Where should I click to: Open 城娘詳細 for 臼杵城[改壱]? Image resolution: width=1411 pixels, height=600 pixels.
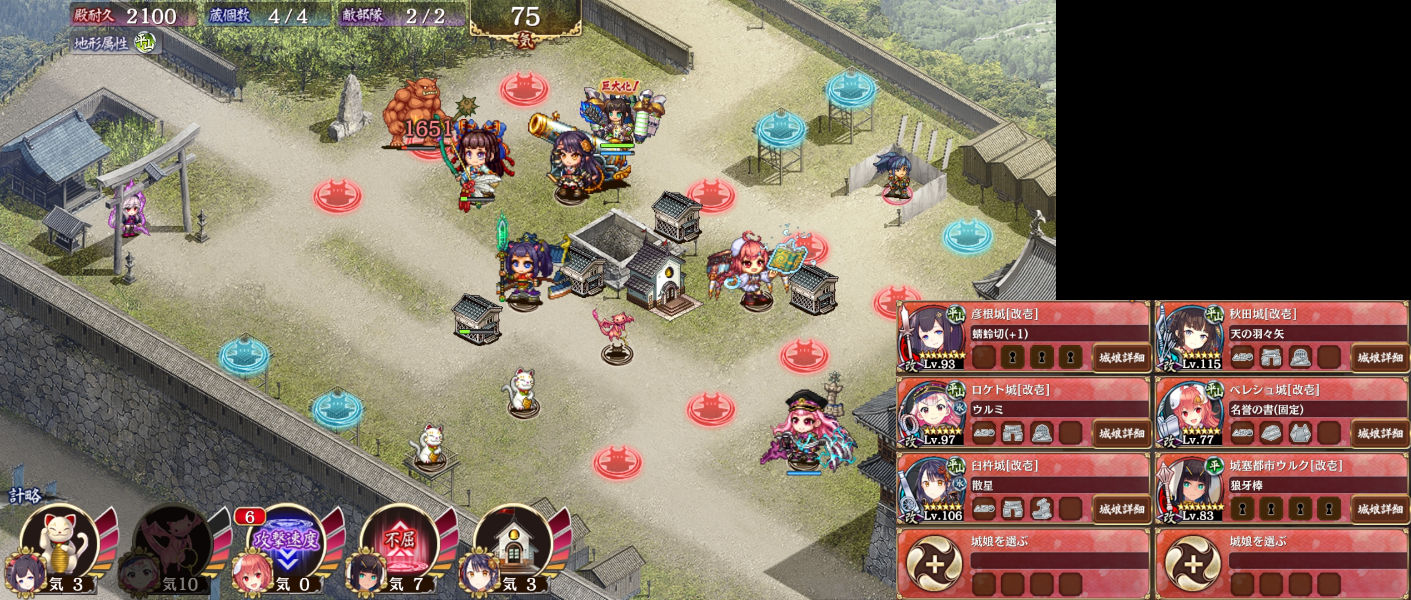pyautogui.click(x=1120, y=509)
